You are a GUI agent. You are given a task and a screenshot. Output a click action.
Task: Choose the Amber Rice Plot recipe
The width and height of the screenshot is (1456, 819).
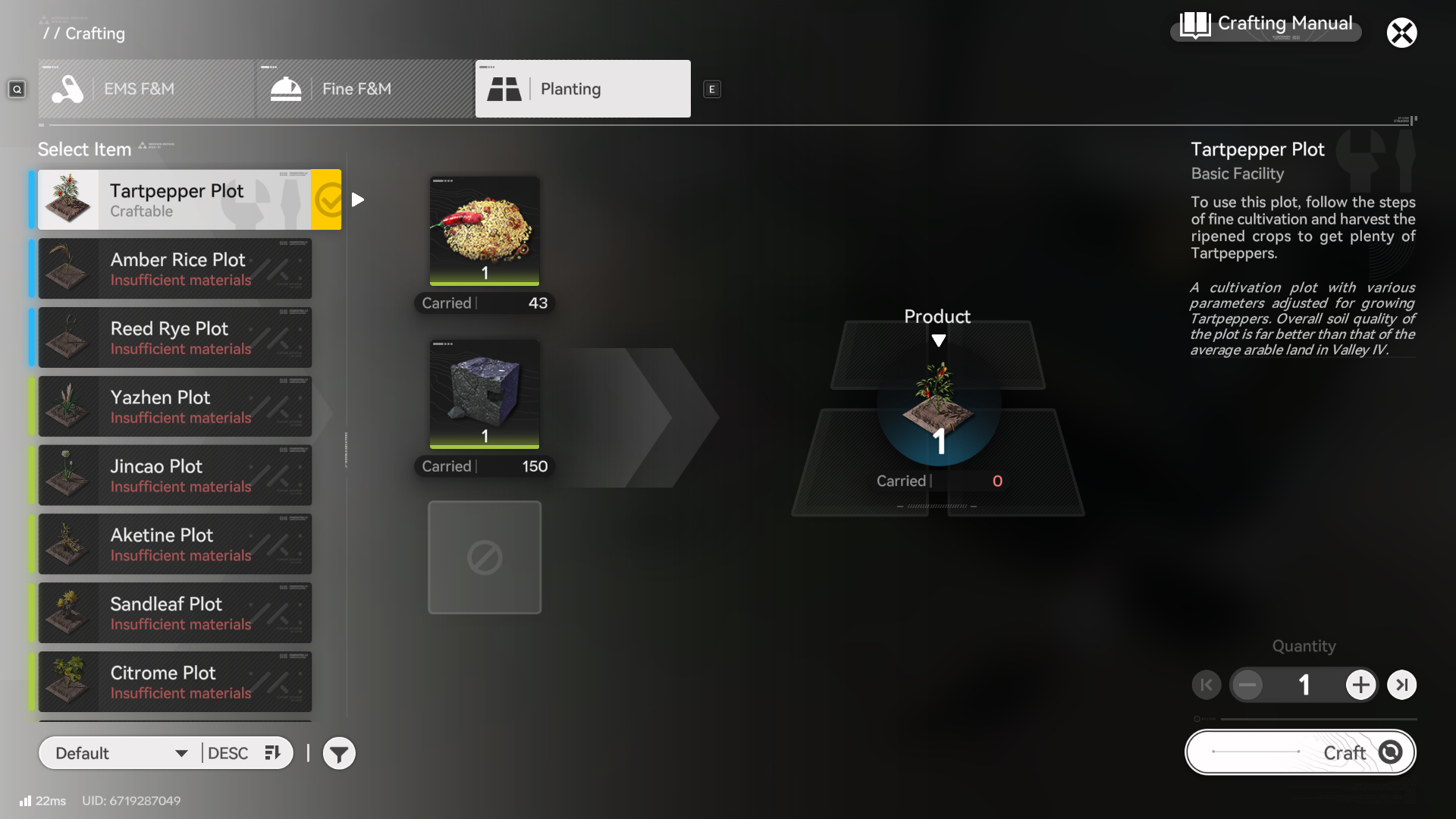click(x=174, y=268)
